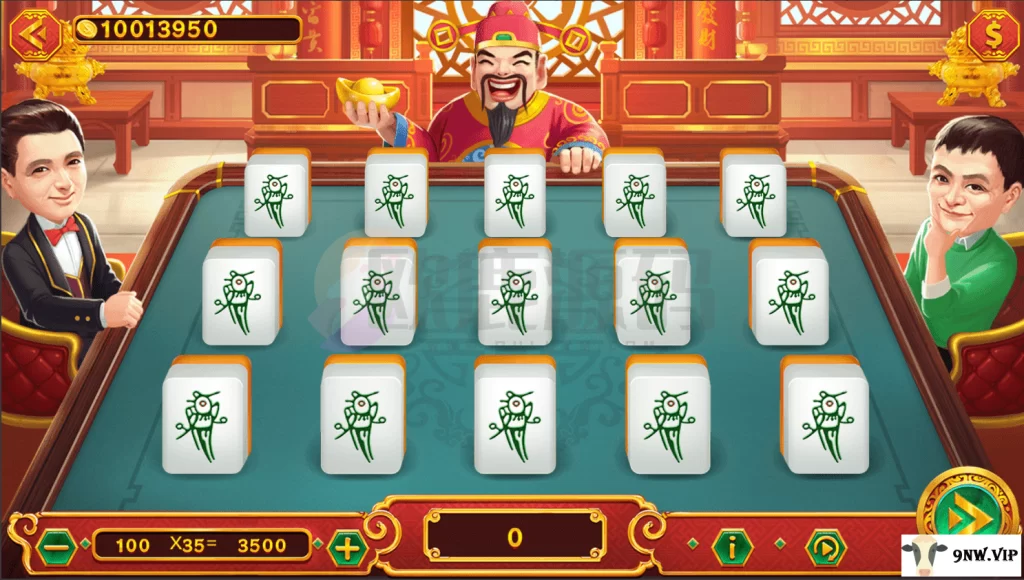Increase the bet with the plus button
The height and width of the screenshot is (580, 1024).
(347, 546)
